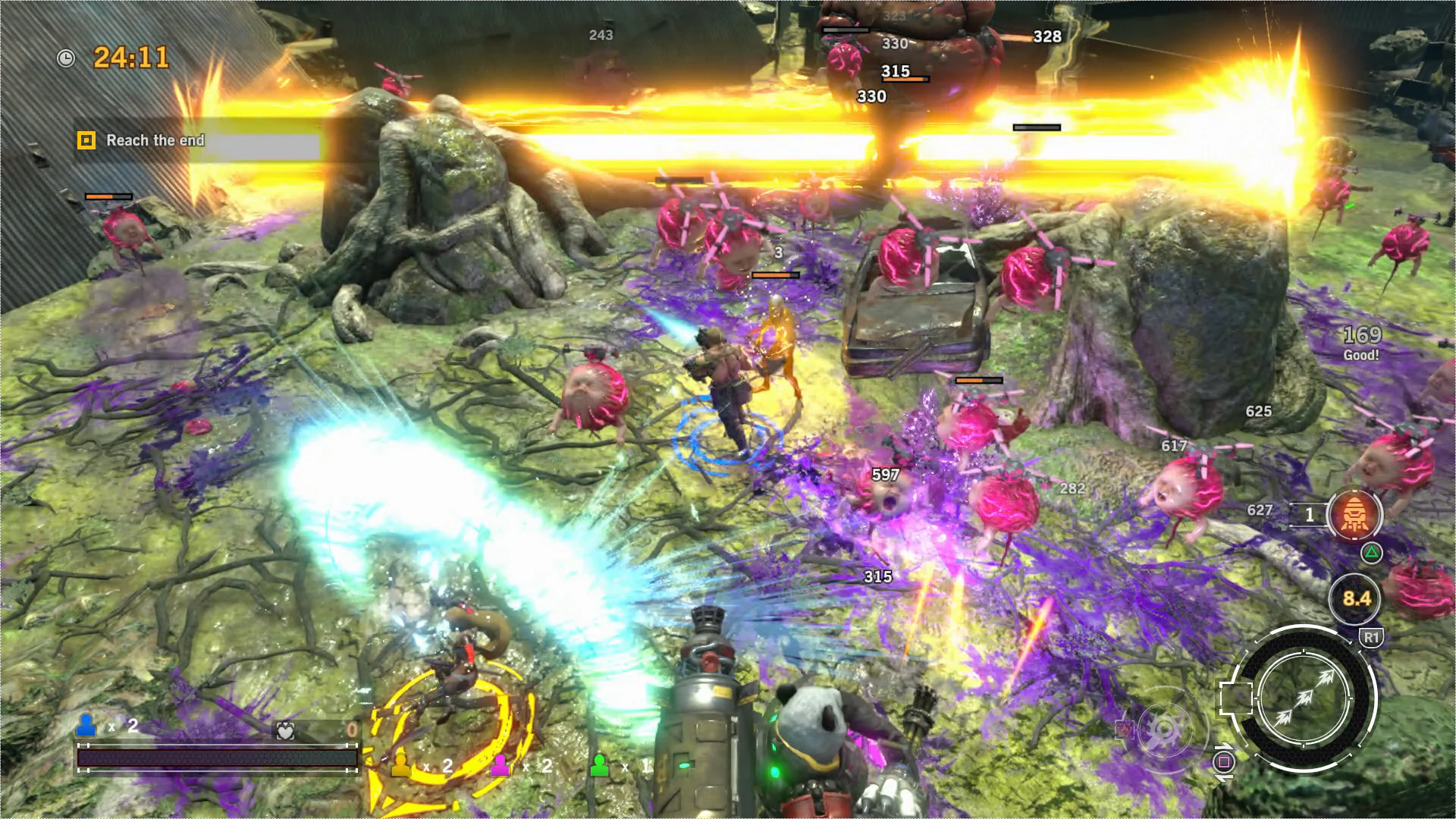
Task: Click the yellow teammate counter icon
Action: [400, 765]
